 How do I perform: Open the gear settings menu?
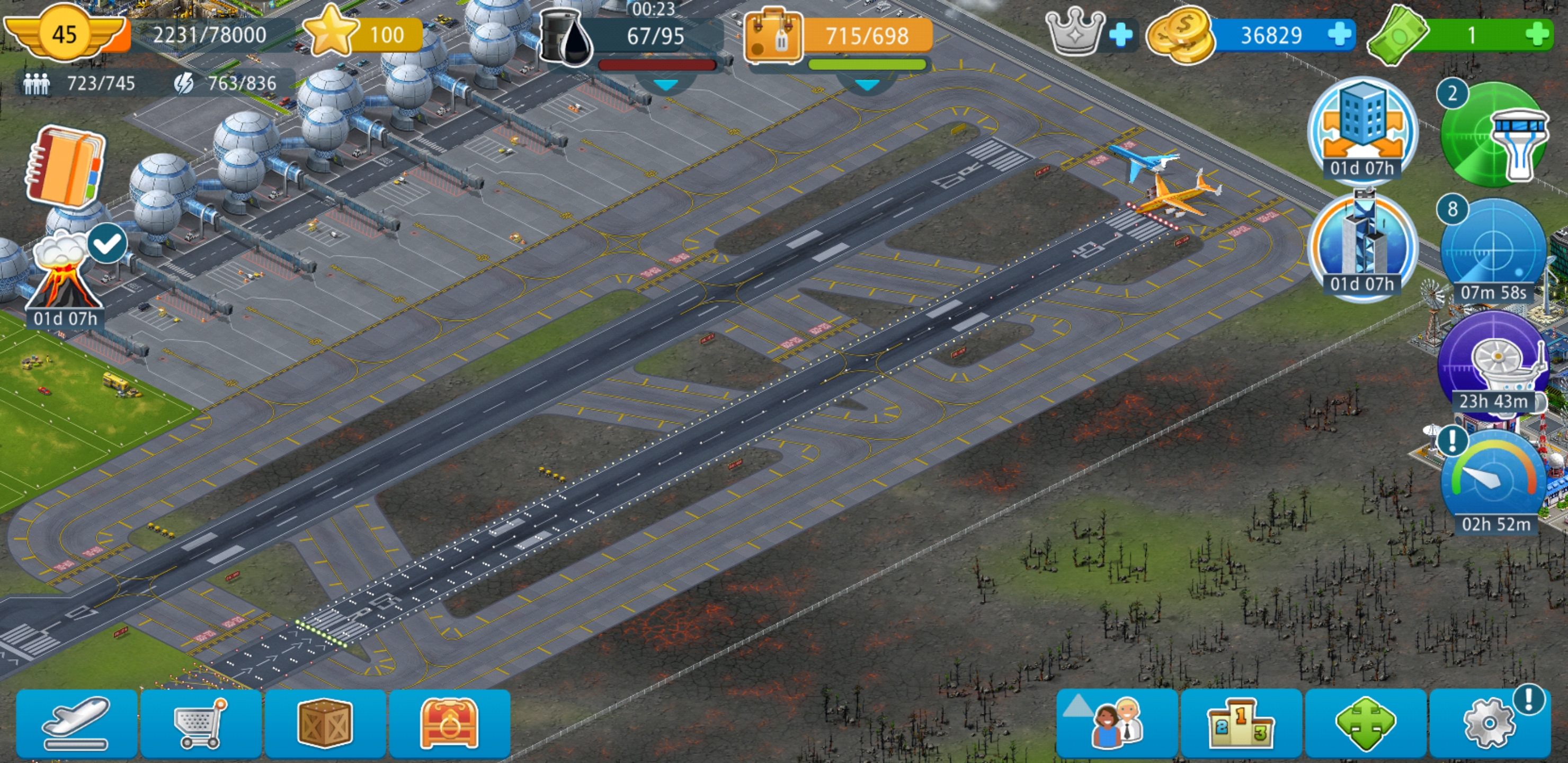(1489, 723)
